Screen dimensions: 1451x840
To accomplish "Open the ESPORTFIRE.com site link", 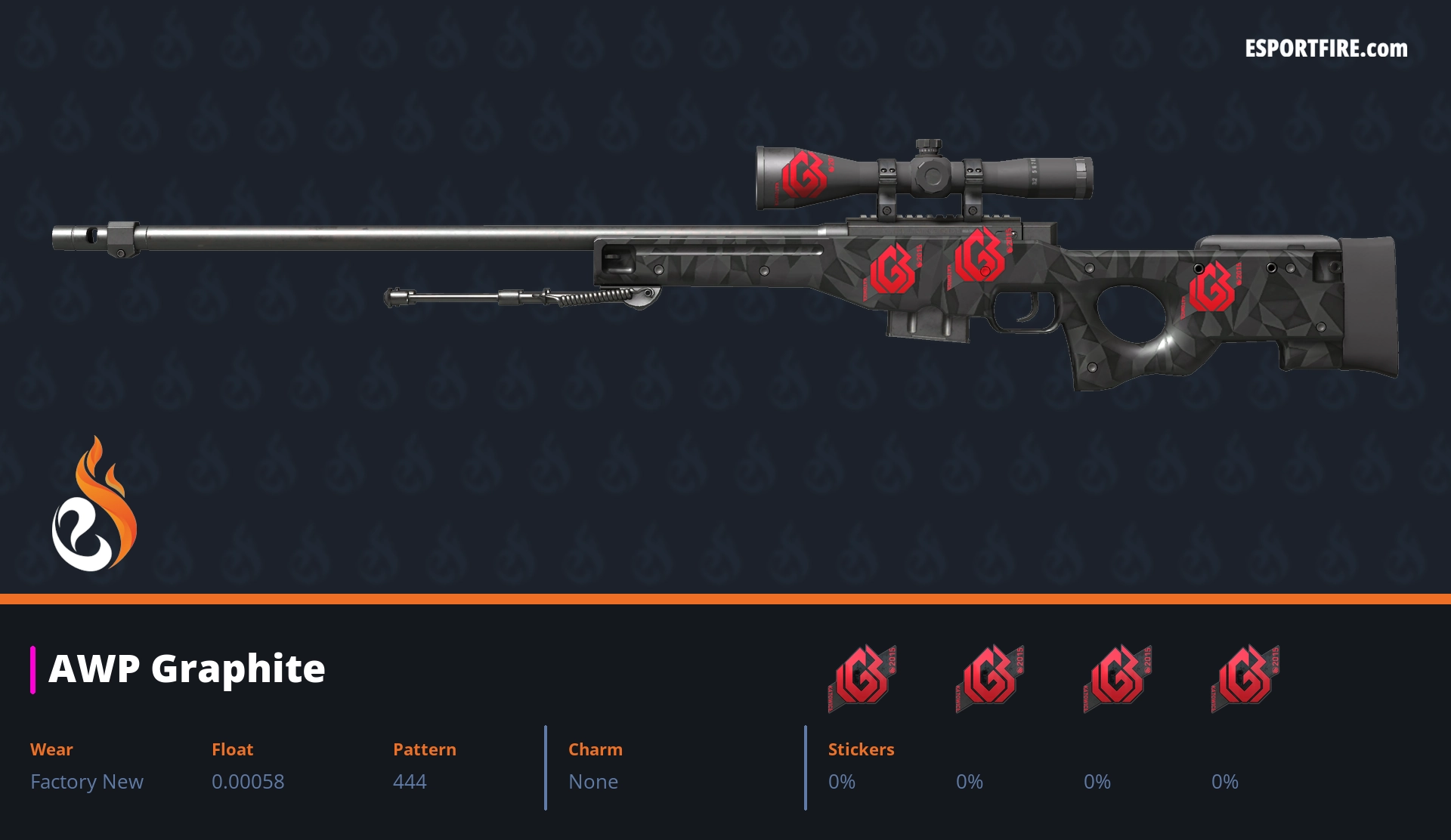I will point(1326,49).
